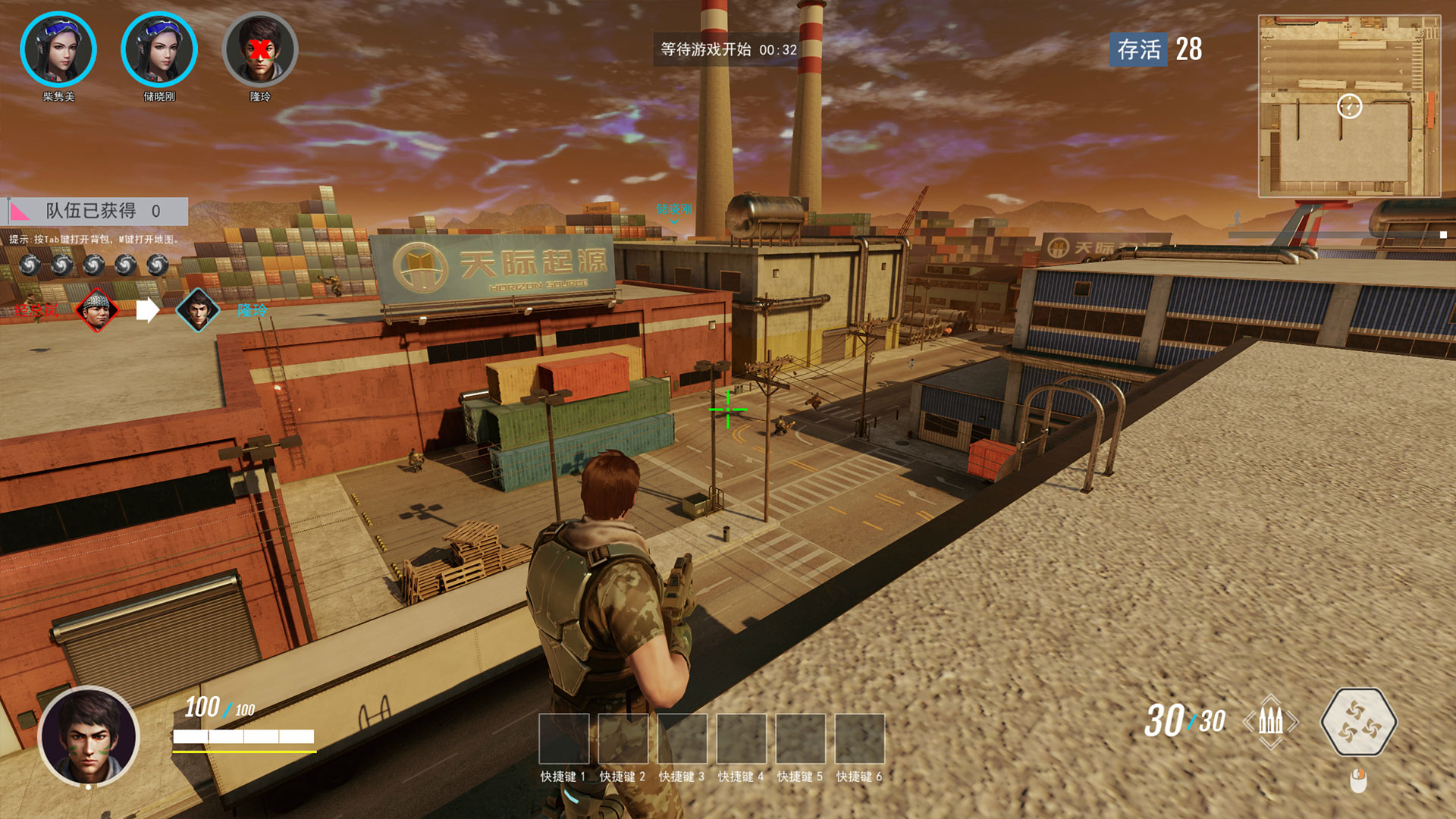This screenshot has width=1456, height=819.
Task: Click the 快捷键 1 hotbar slot
Action: point(563,739)
